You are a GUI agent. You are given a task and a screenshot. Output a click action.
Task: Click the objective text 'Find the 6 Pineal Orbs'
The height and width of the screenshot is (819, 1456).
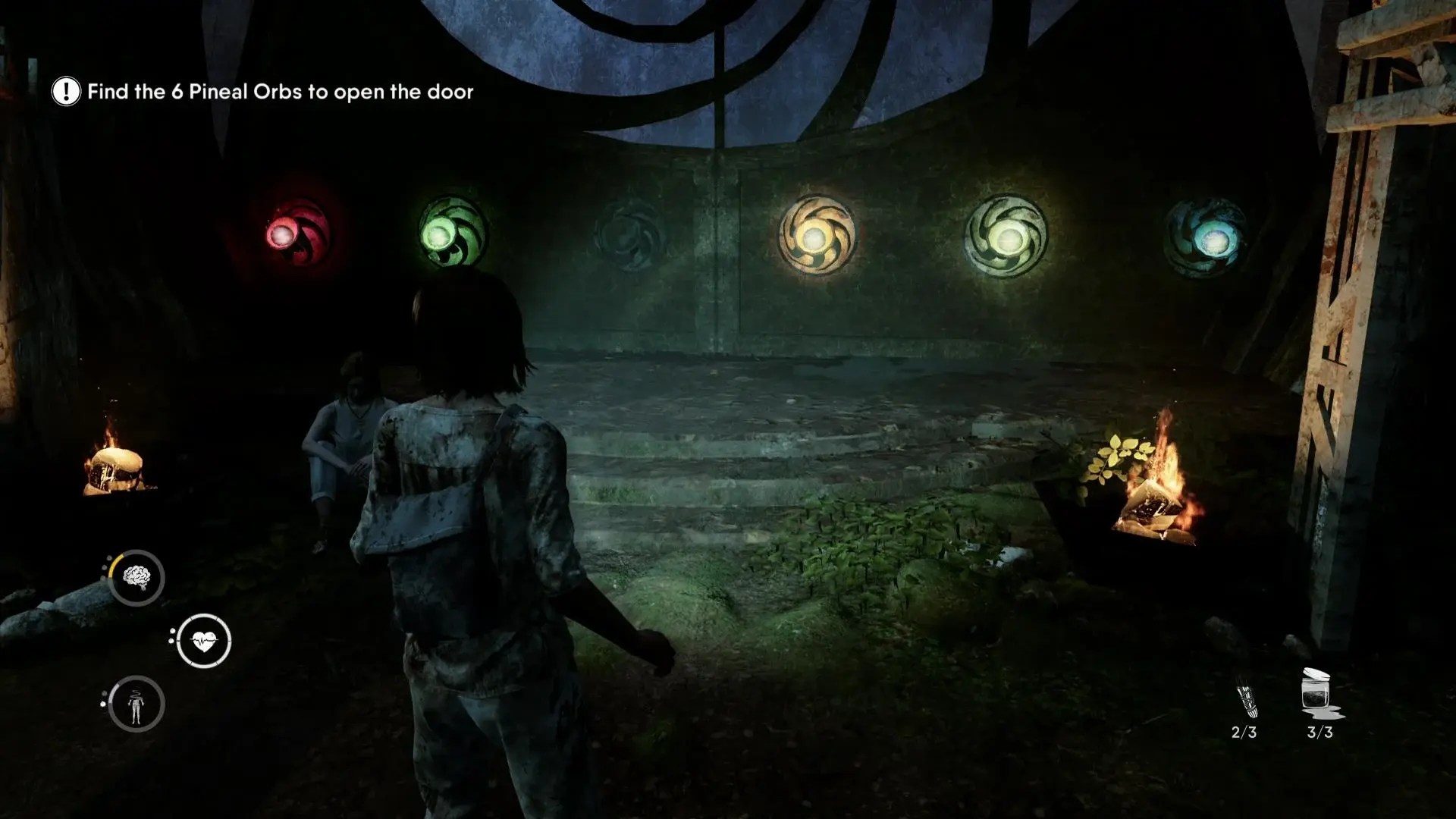tap(281, 91)
